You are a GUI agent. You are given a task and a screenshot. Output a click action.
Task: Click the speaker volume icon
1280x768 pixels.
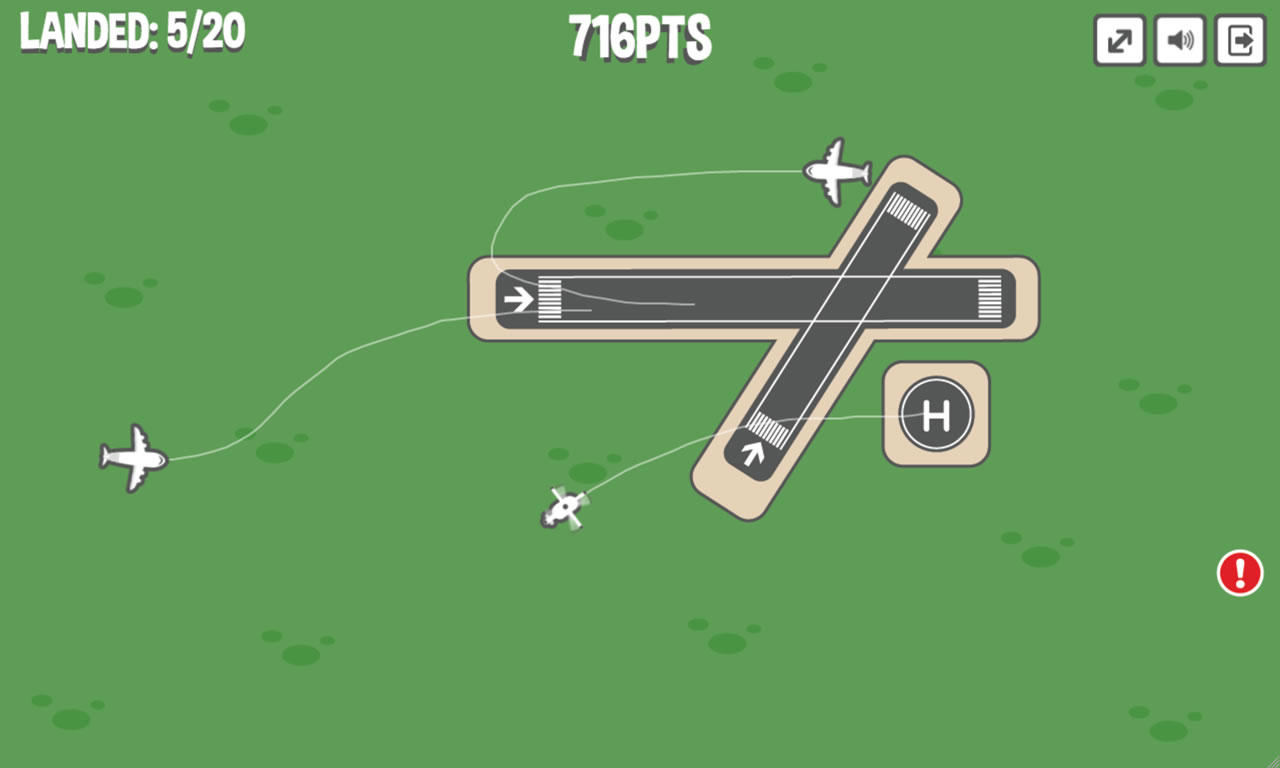1179,42
